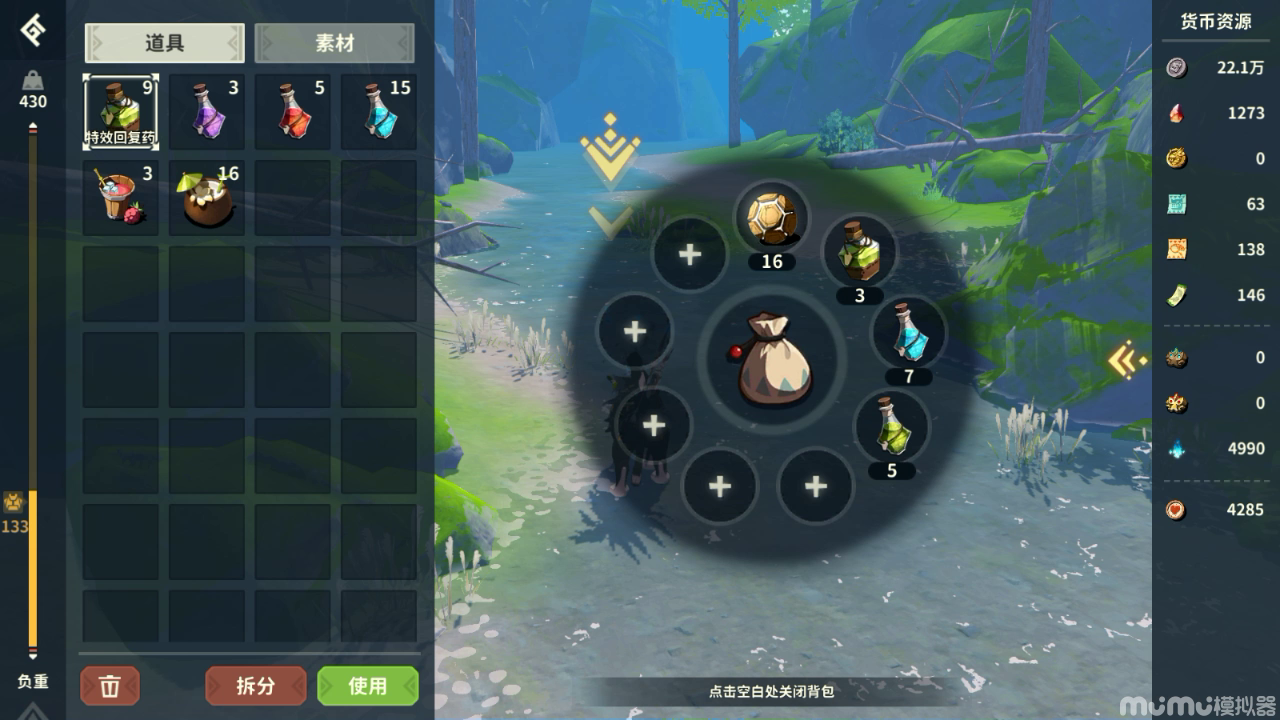Select the coconut drink slot
This screenshot has height=720, width=1280.
coord(206,198)
